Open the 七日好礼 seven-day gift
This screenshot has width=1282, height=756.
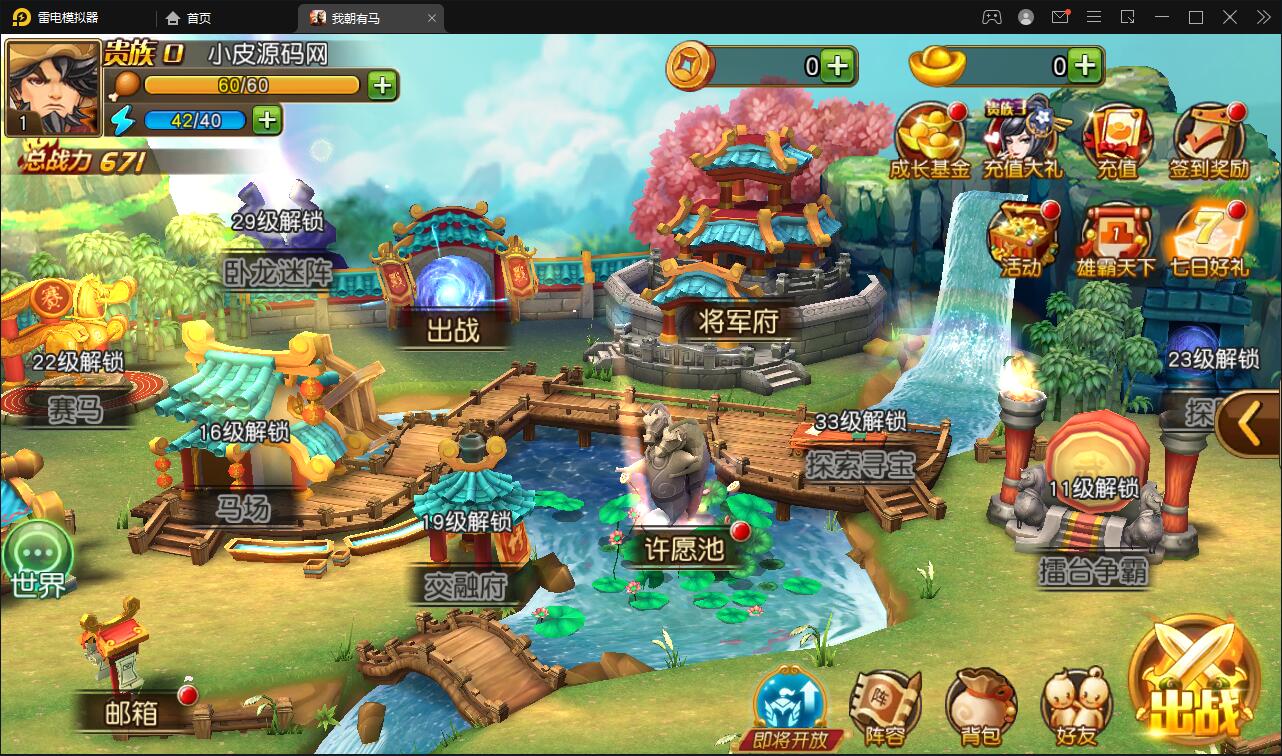tap(1208, 237)
